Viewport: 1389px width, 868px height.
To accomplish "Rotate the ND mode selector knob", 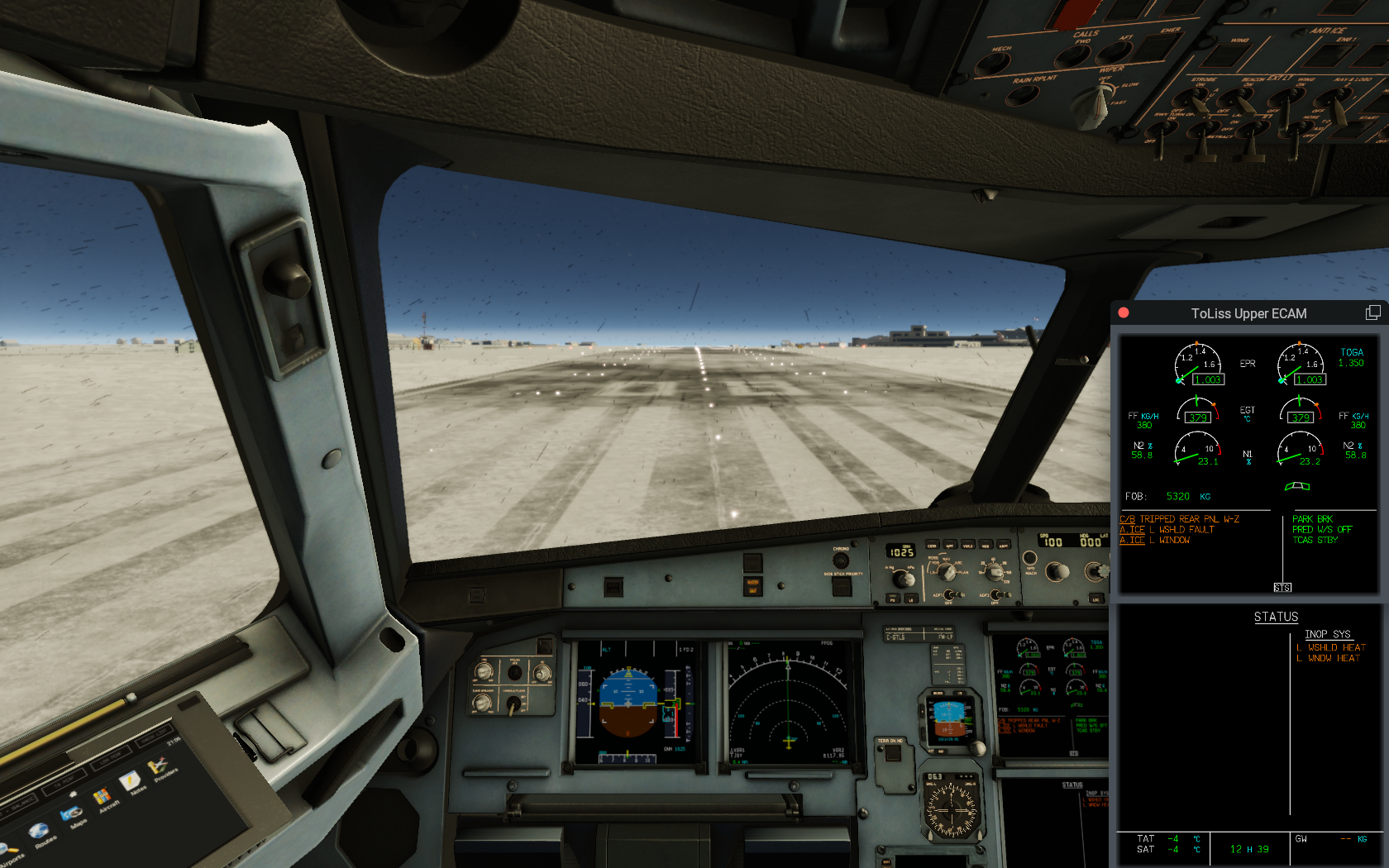I will coord(947,571).
